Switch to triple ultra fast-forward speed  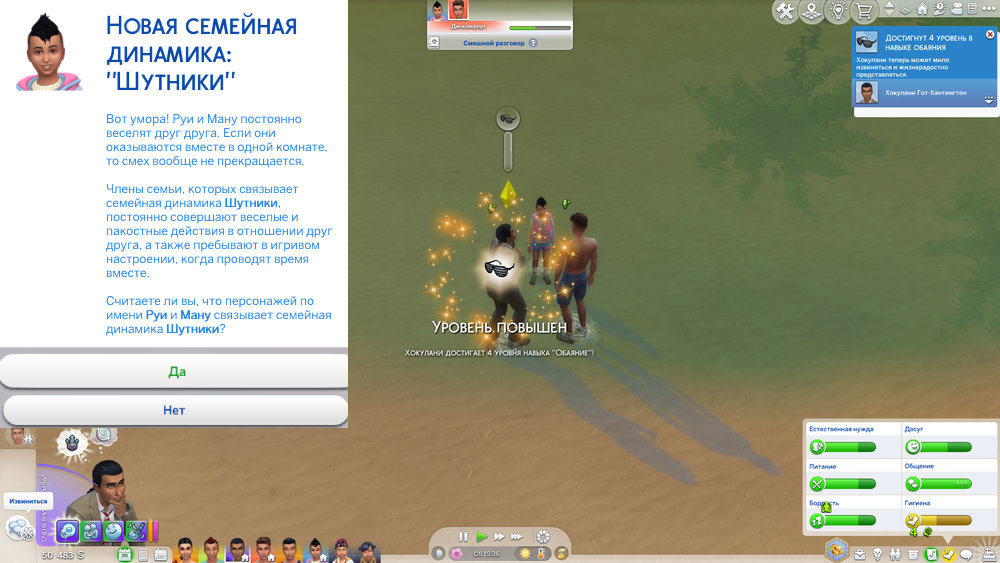pos(518,537)
